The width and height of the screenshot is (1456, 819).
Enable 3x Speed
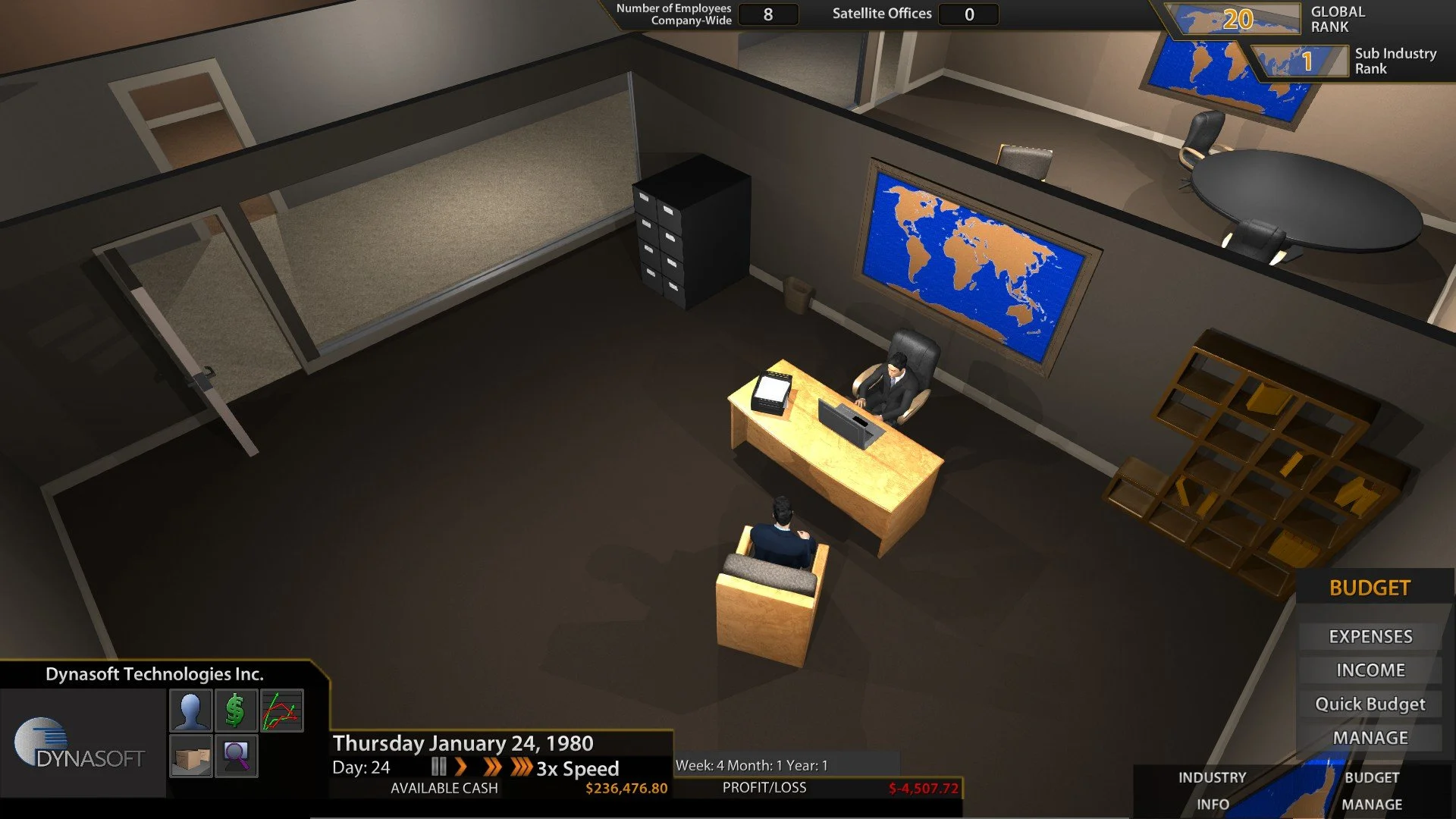520,767
